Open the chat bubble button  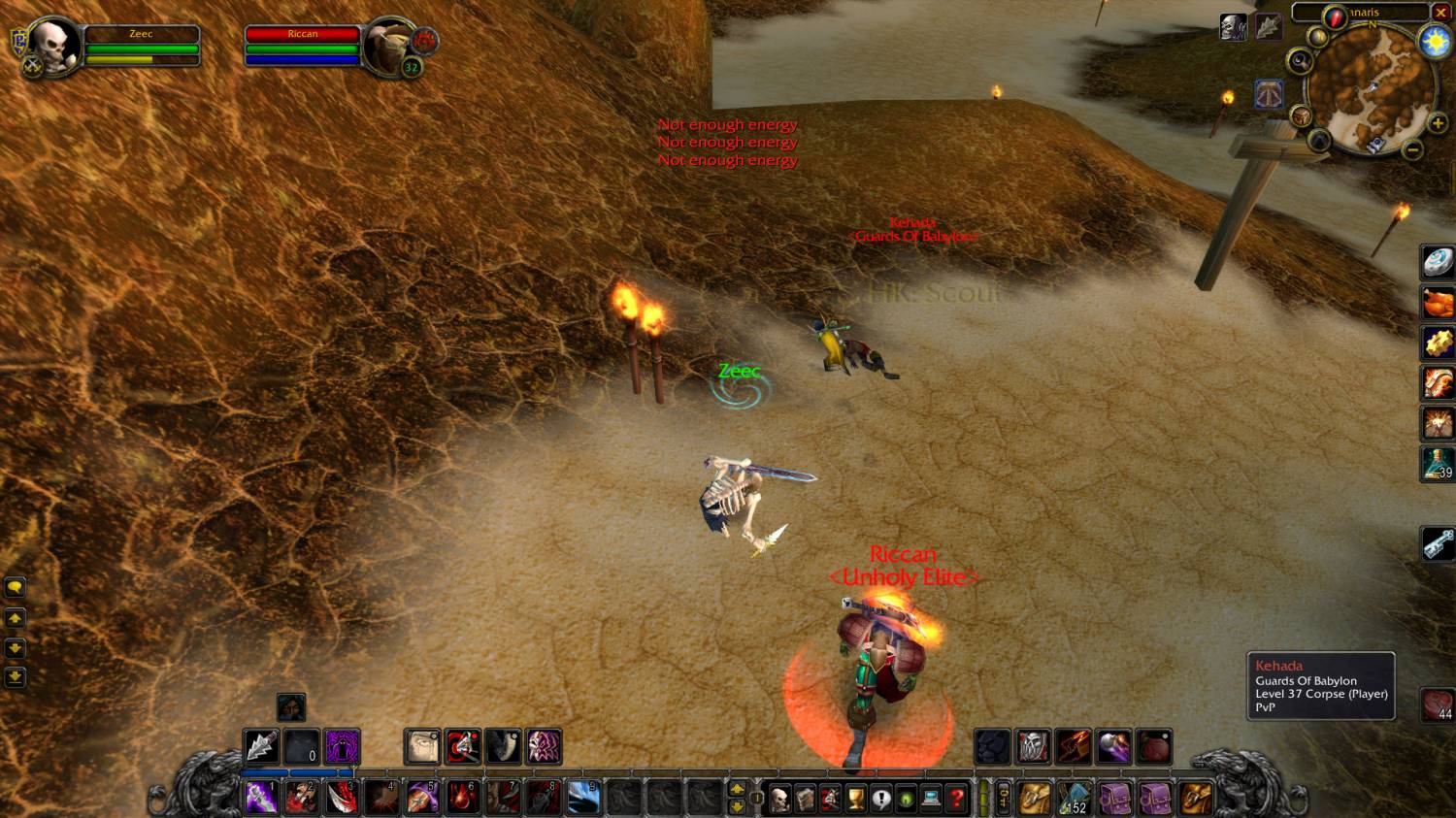pos(15,587)
